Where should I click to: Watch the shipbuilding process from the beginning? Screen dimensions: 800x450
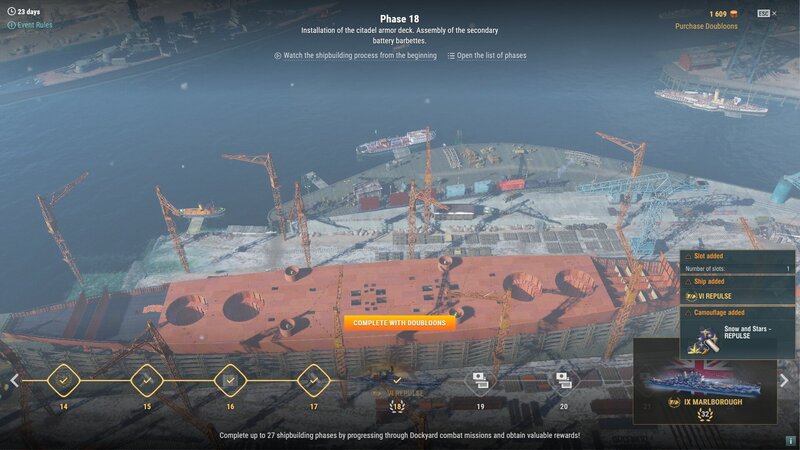tap(355, 56)
